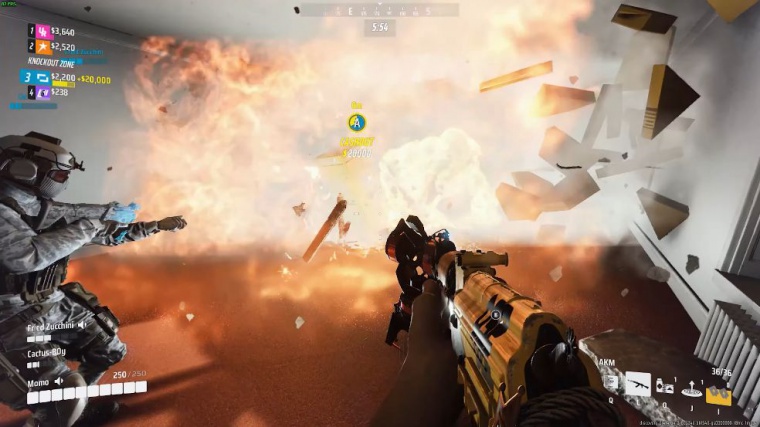The height and width of the screenshot is (427, 760).
Task: Click the purple fourth-place team icon
Action: (43, 92)
